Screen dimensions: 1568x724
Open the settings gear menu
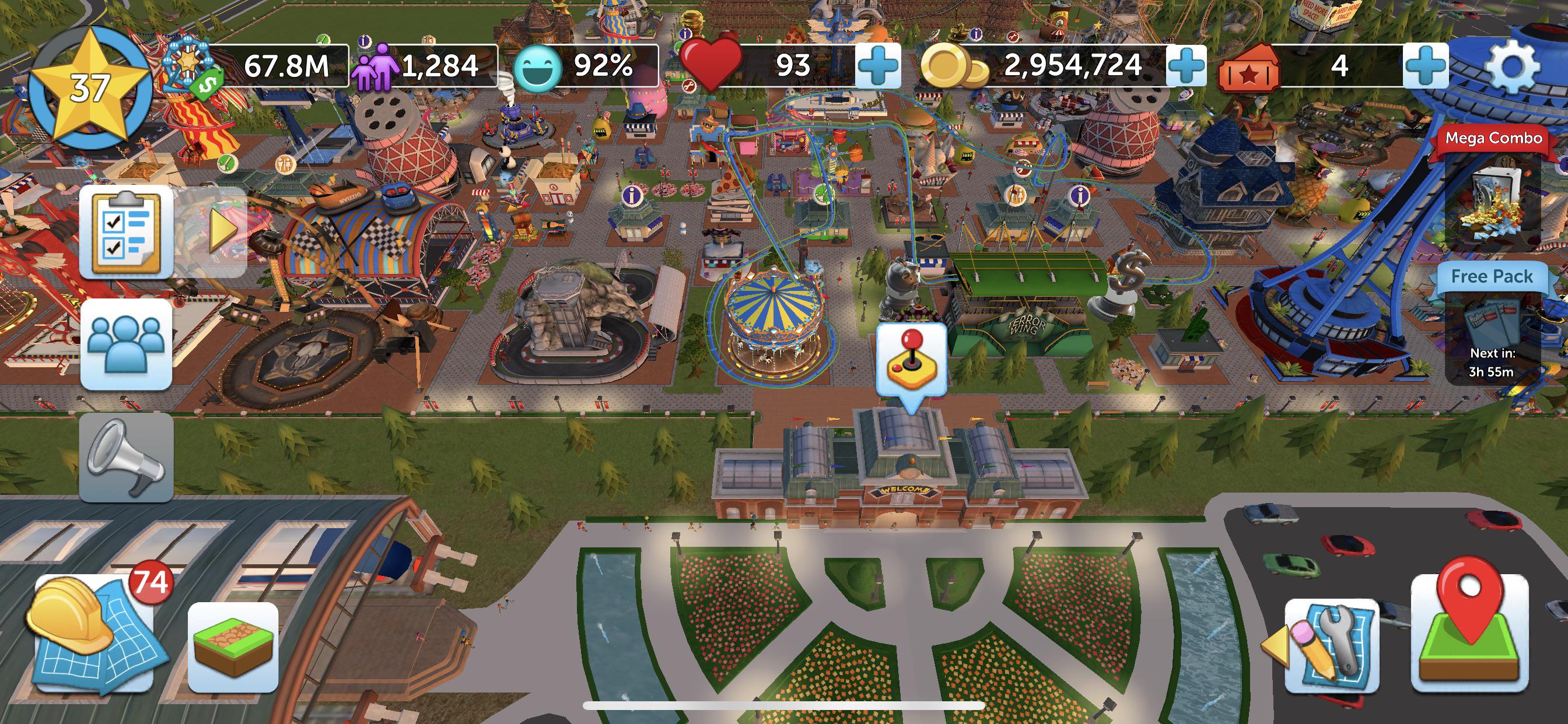click(1512, 67)
